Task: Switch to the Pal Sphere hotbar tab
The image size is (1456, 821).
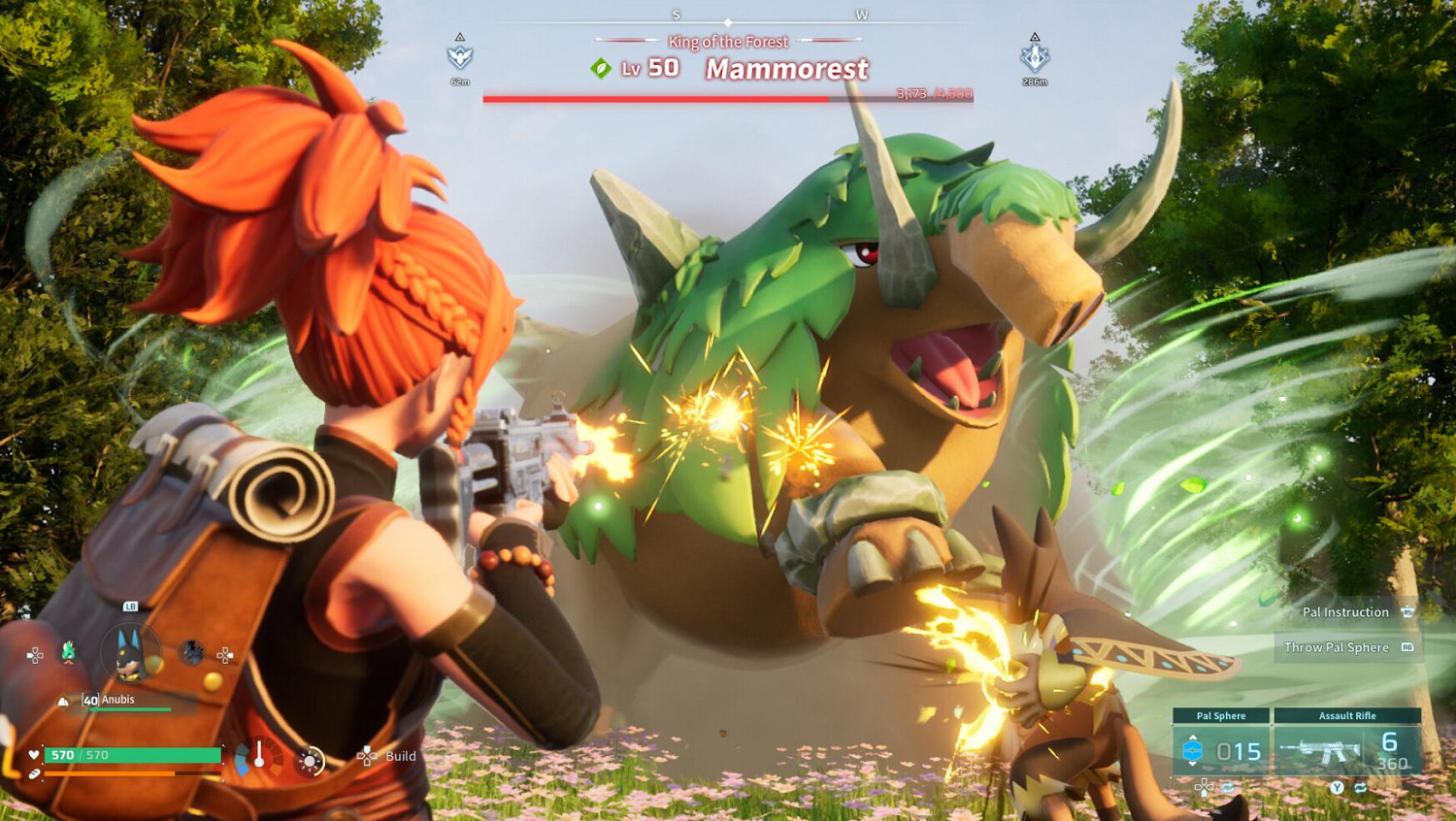Action: coord(1221,716)
